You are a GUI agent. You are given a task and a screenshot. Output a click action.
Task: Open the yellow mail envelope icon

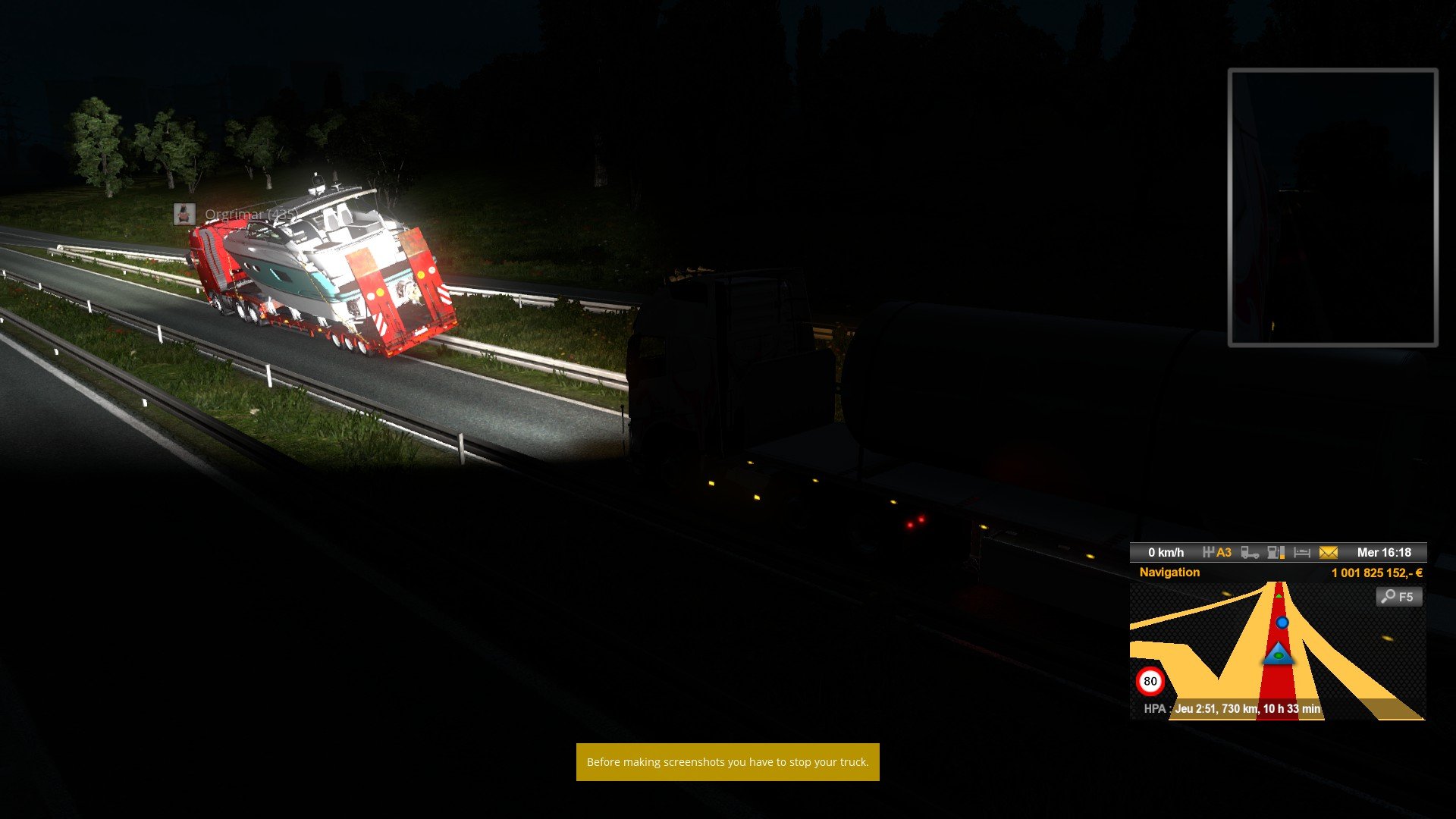[x=1328, y=553]
